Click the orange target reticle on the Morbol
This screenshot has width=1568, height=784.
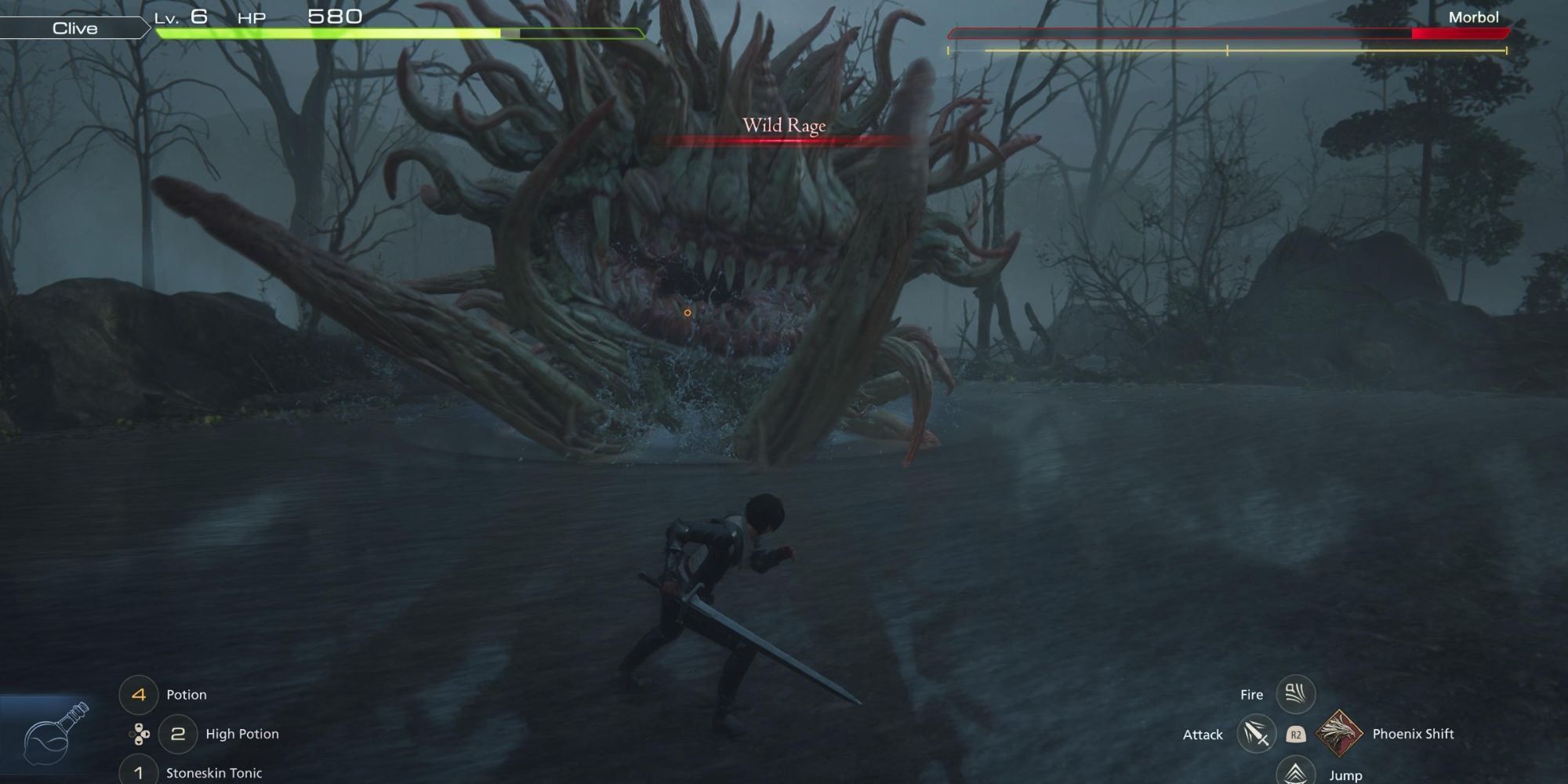pyautogui.click(x=688, y=311)
